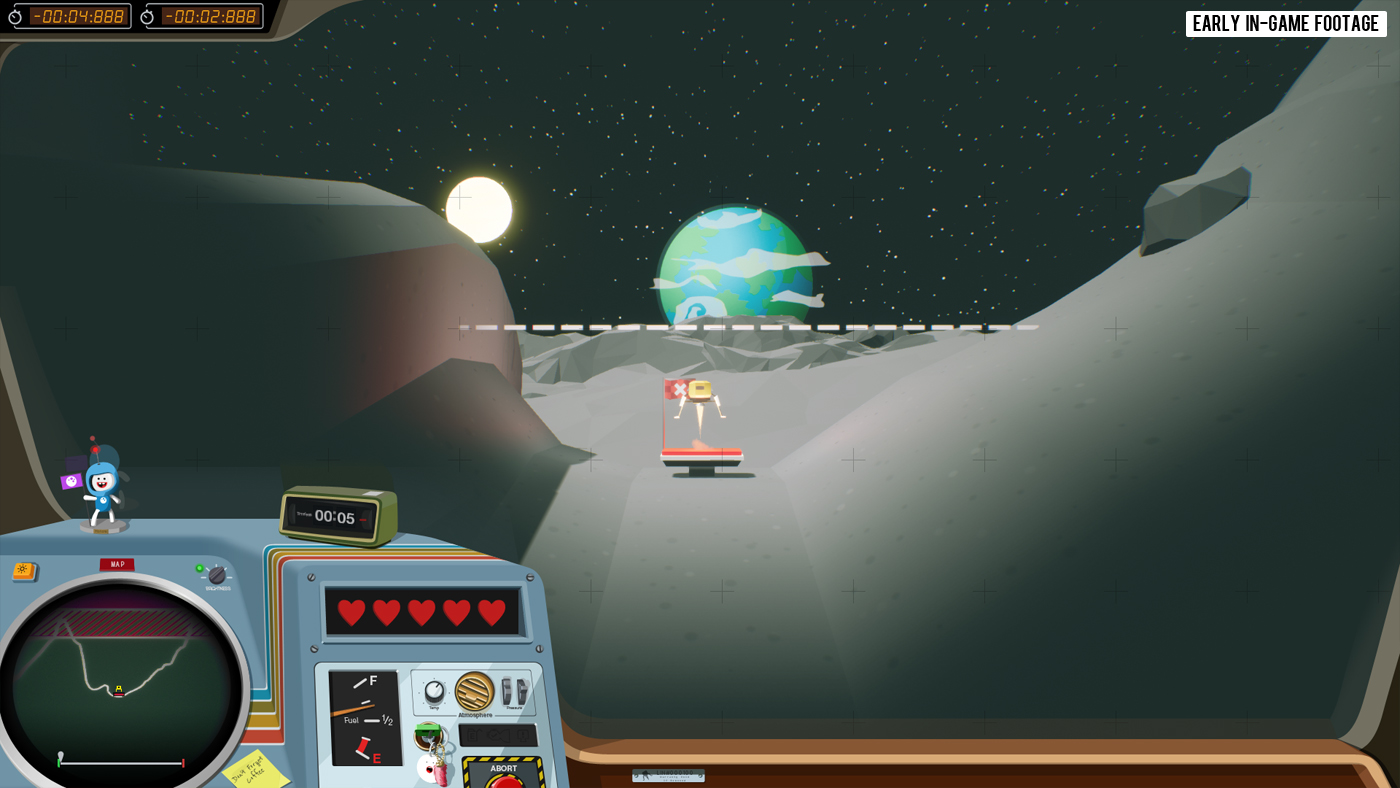Select the red MAP label
The image size is (1400, 788).
[x=117, y=564]
